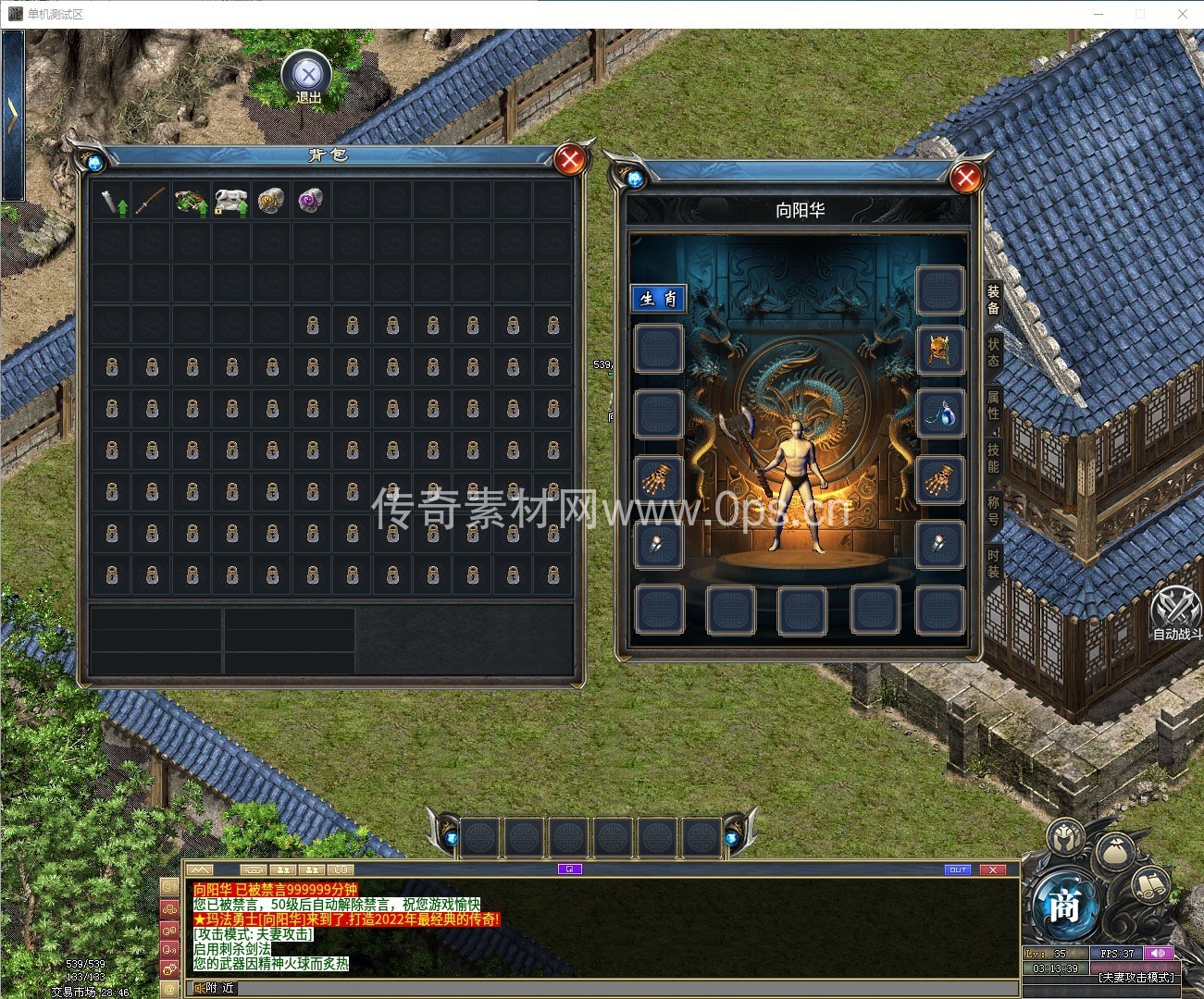The image size is (1204, 999).
Task: Switch to the 属性 attributes tab
Action: click(993, 404)
